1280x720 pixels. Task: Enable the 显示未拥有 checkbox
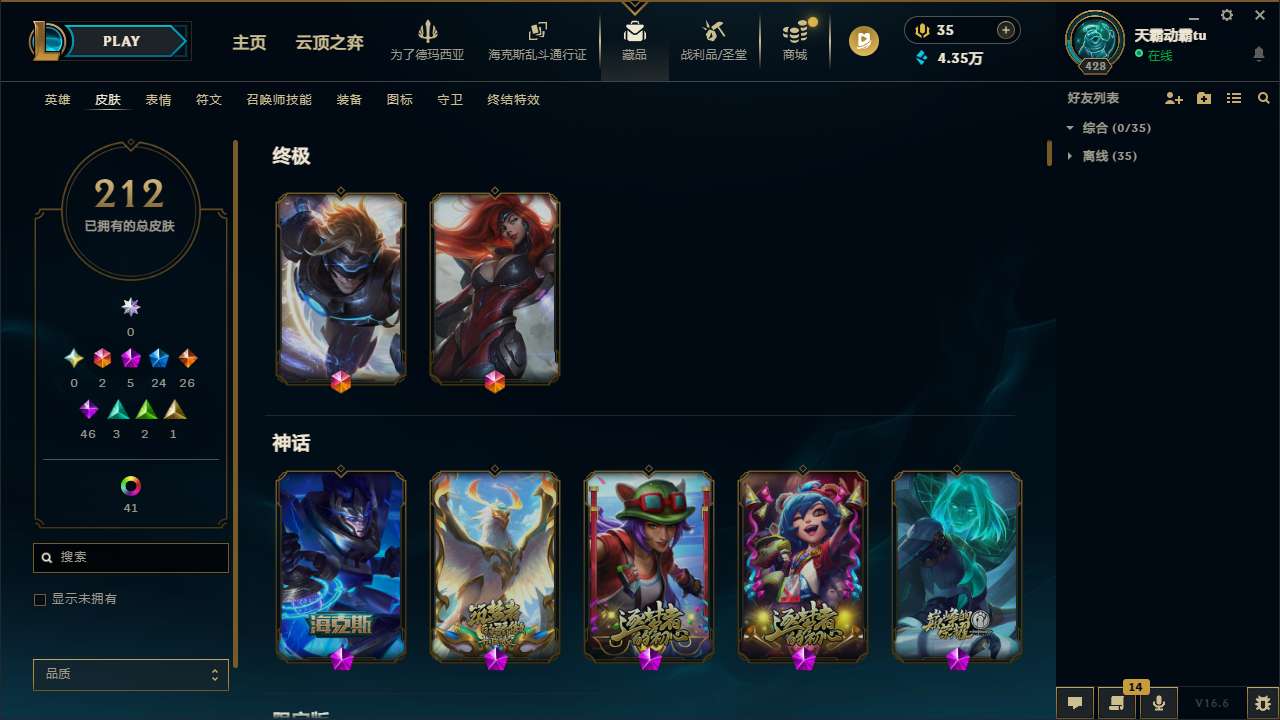40,599
